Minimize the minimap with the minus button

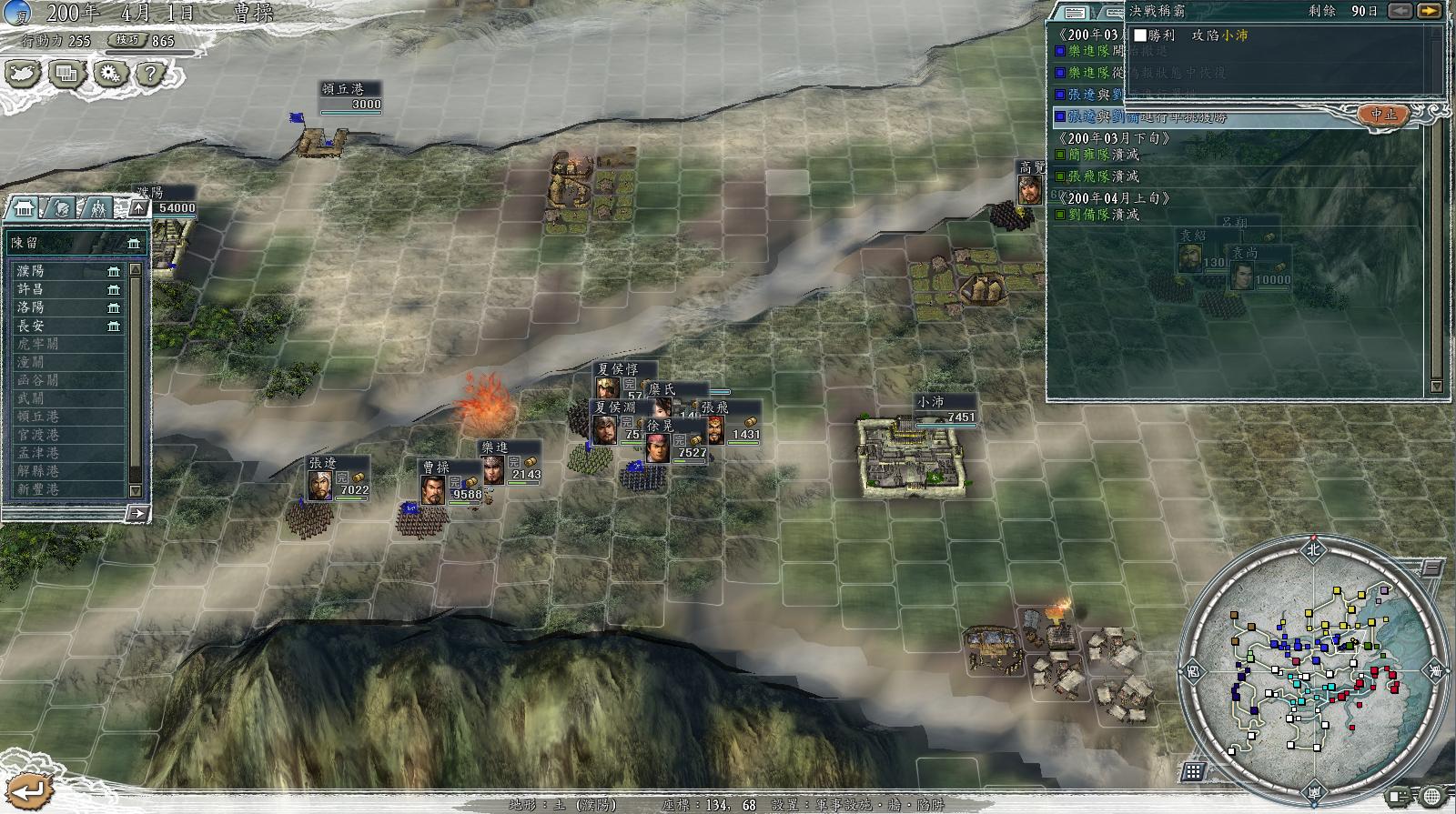click(1432, 568)
